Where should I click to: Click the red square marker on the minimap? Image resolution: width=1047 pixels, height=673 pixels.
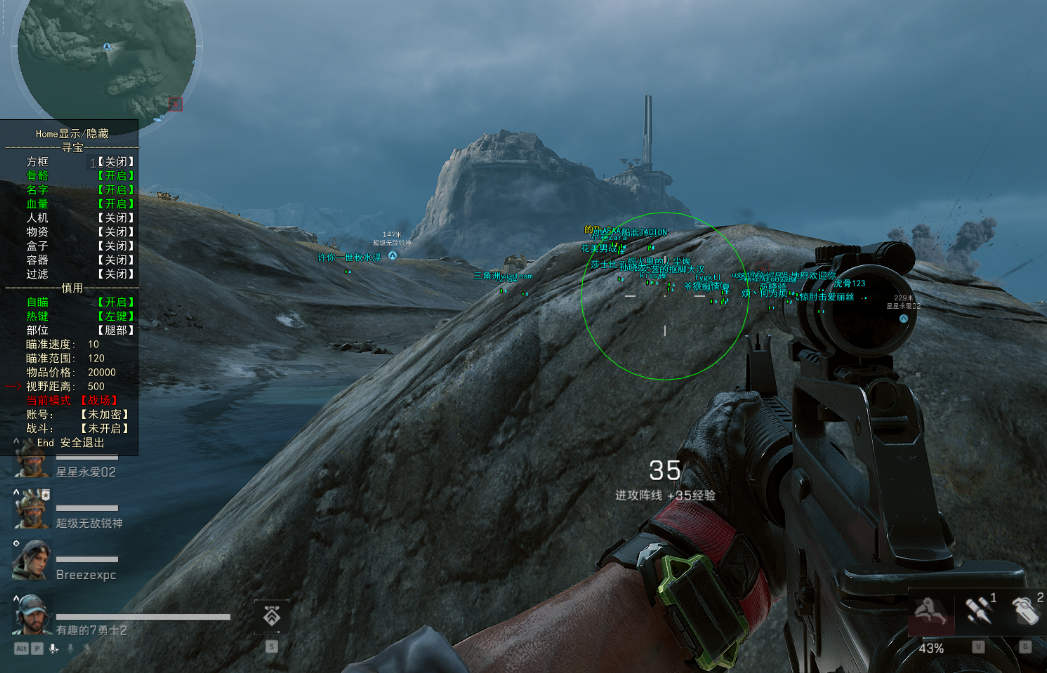pyautogui.click(x=176, y=103)
